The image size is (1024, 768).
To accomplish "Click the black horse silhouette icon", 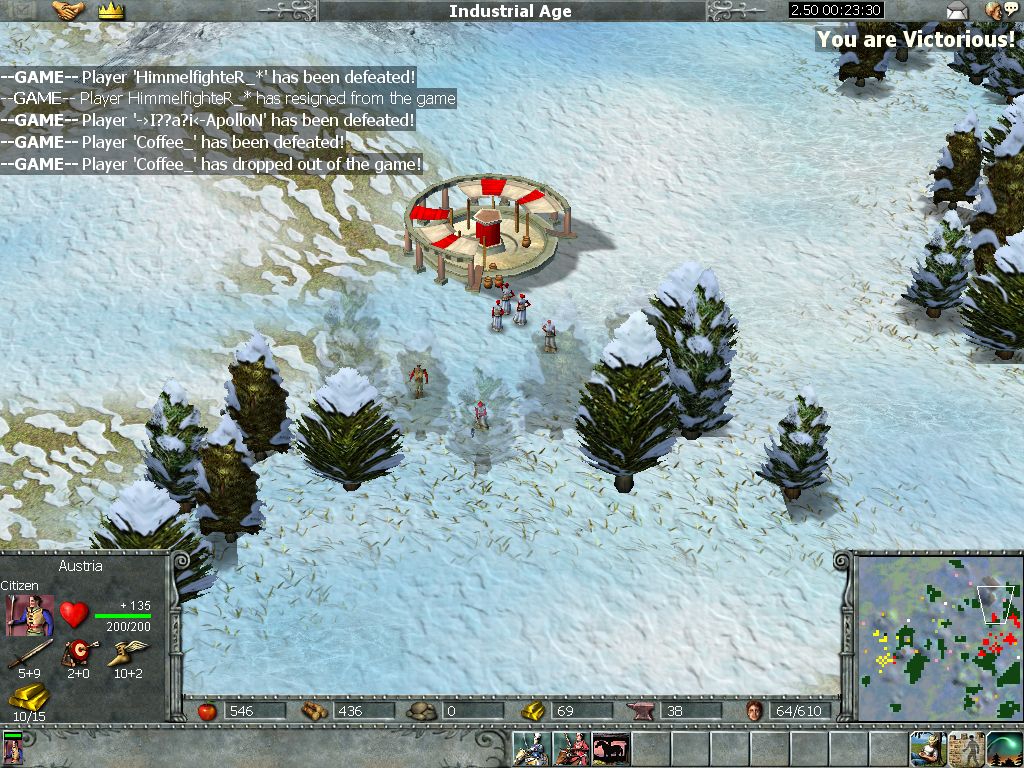I will pyautogui.click(x=610, y=749).
